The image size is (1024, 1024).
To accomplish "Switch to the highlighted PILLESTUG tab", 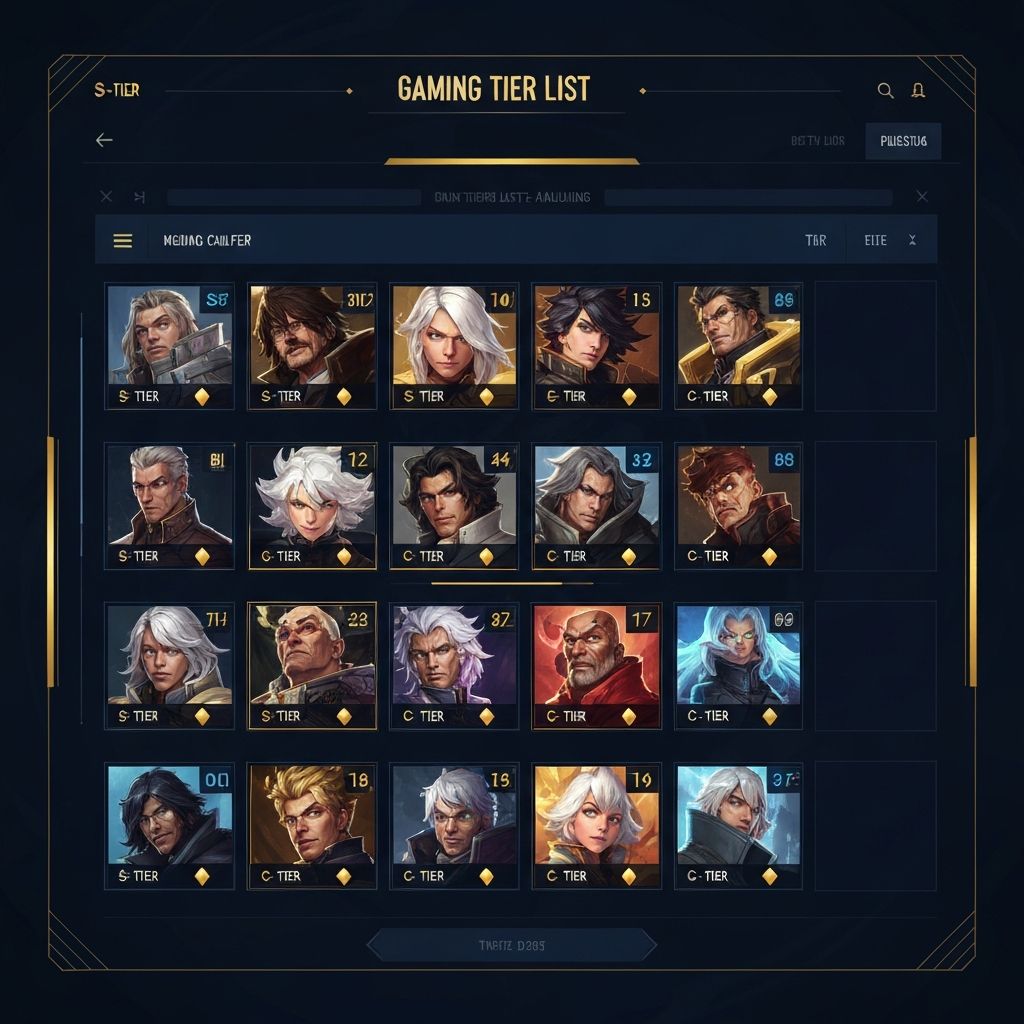I will (903, 141).
